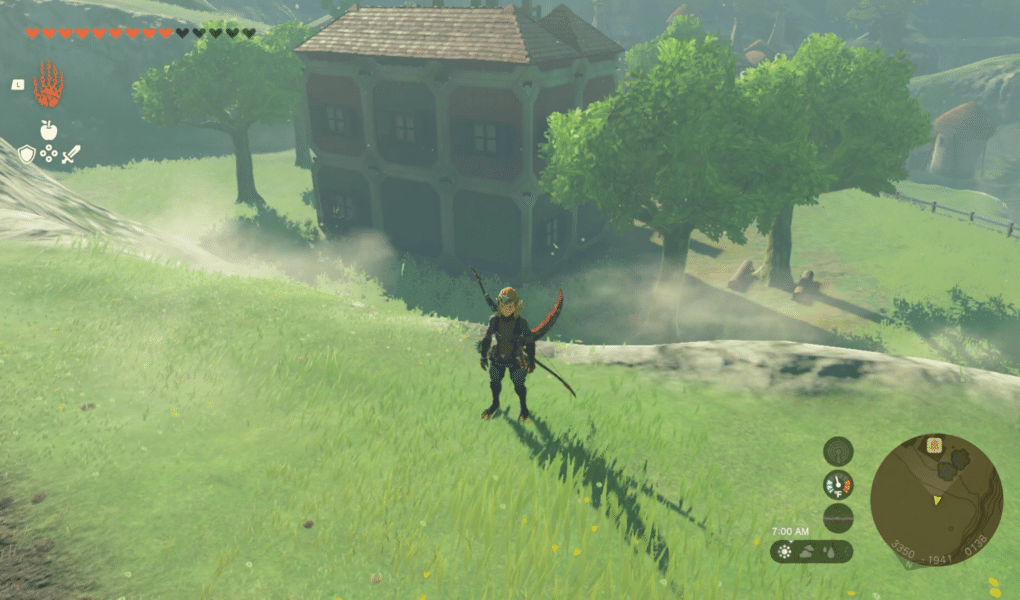Click the sensor signal icon beside the minimap
The height and width of the screenshot is (600, 1020).
838,451
